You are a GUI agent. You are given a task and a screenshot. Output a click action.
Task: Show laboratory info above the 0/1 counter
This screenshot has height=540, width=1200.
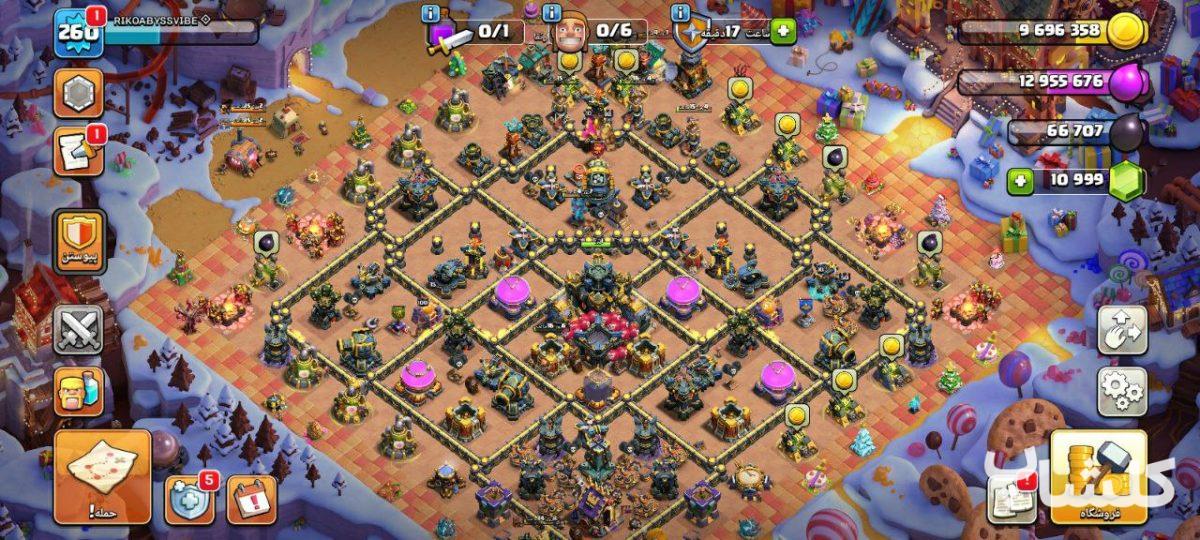pos(431,13)
